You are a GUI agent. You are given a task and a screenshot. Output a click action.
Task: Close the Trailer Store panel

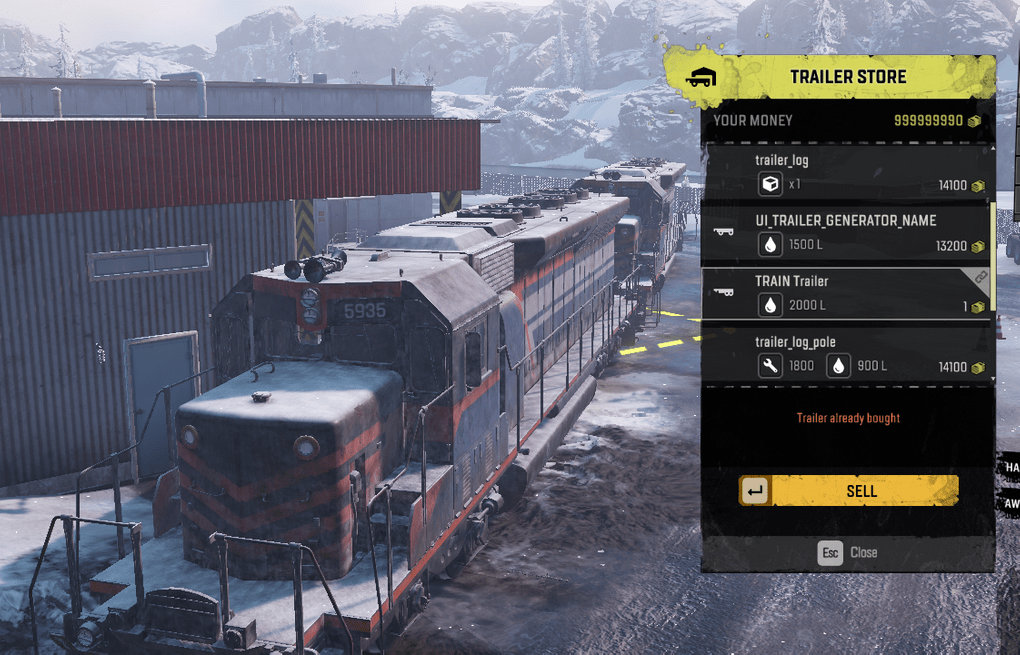pos(848,552)
